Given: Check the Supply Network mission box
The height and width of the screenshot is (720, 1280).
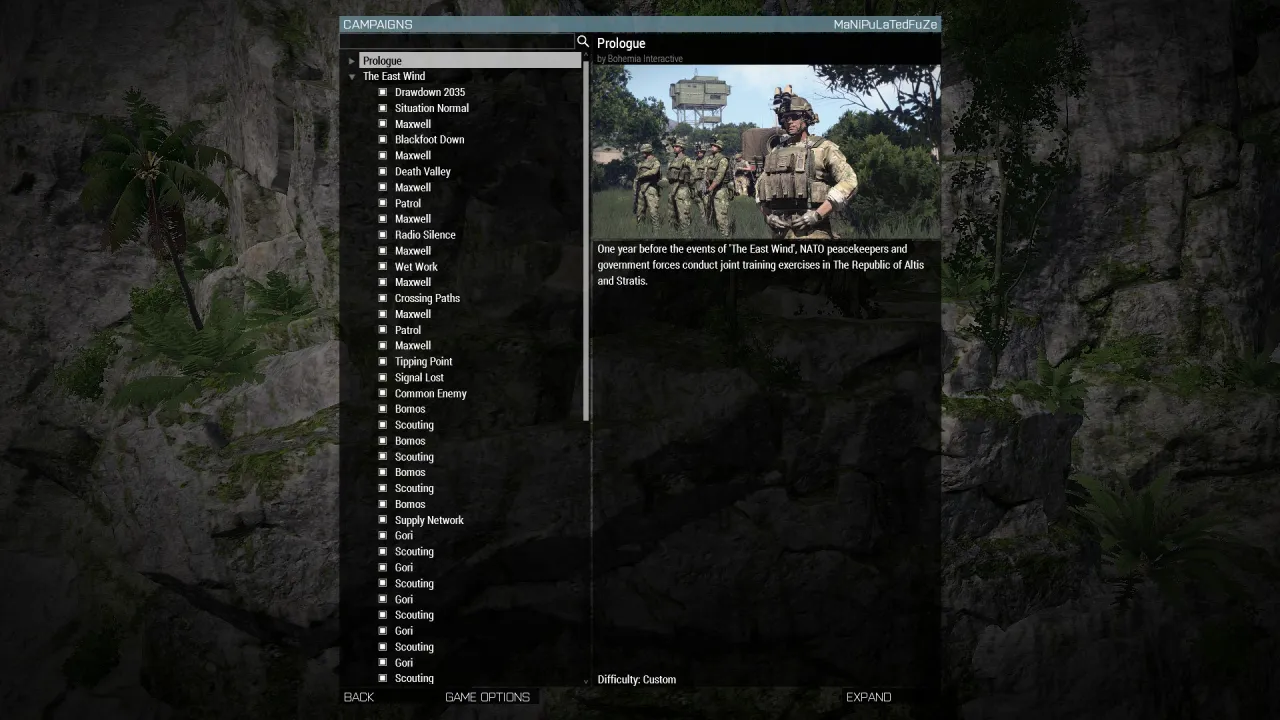Looking at the screenshot, I should click(x=382, y=519).
